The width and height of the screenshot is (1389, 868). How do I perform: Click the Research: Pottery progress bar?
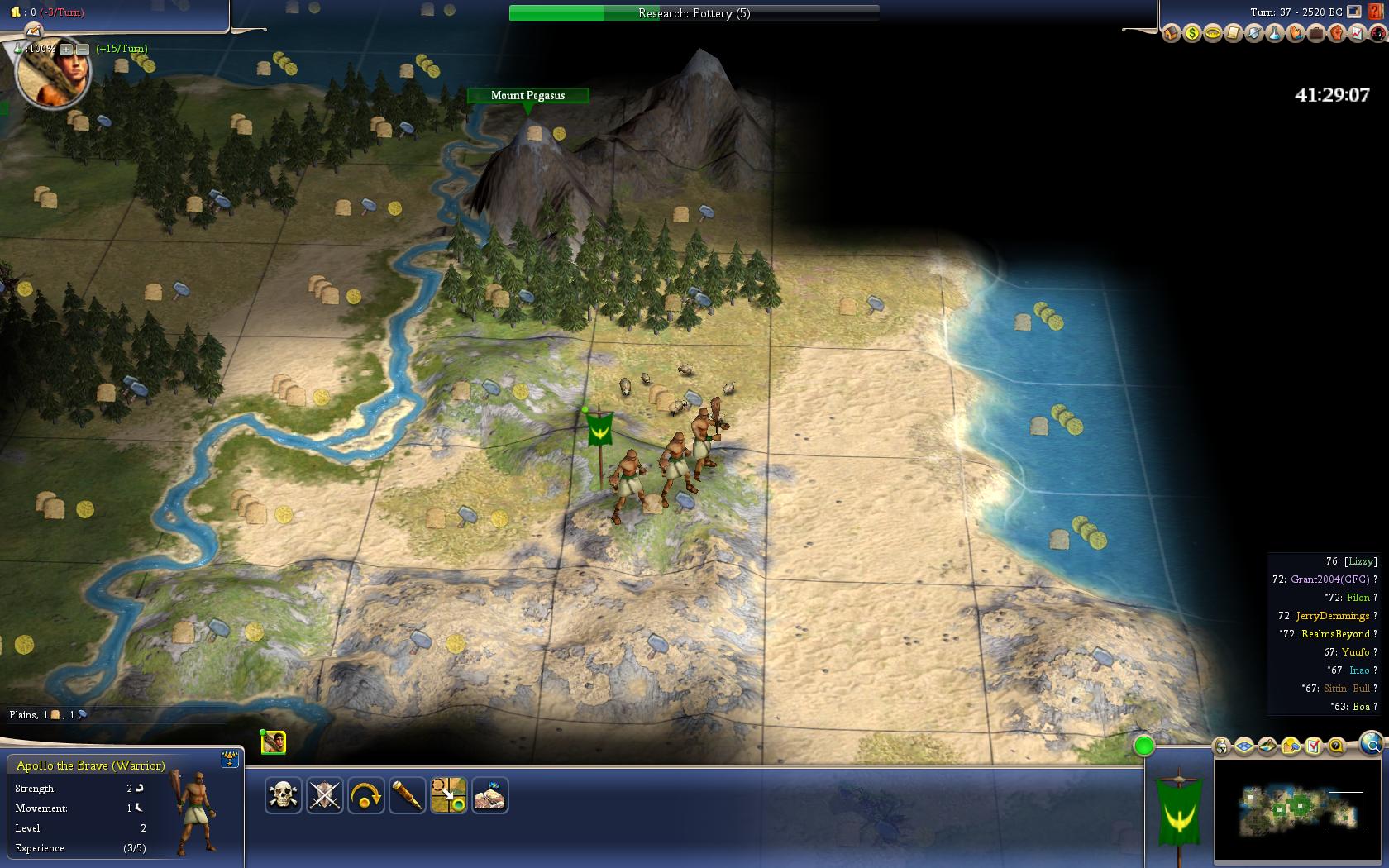(694, 13)
